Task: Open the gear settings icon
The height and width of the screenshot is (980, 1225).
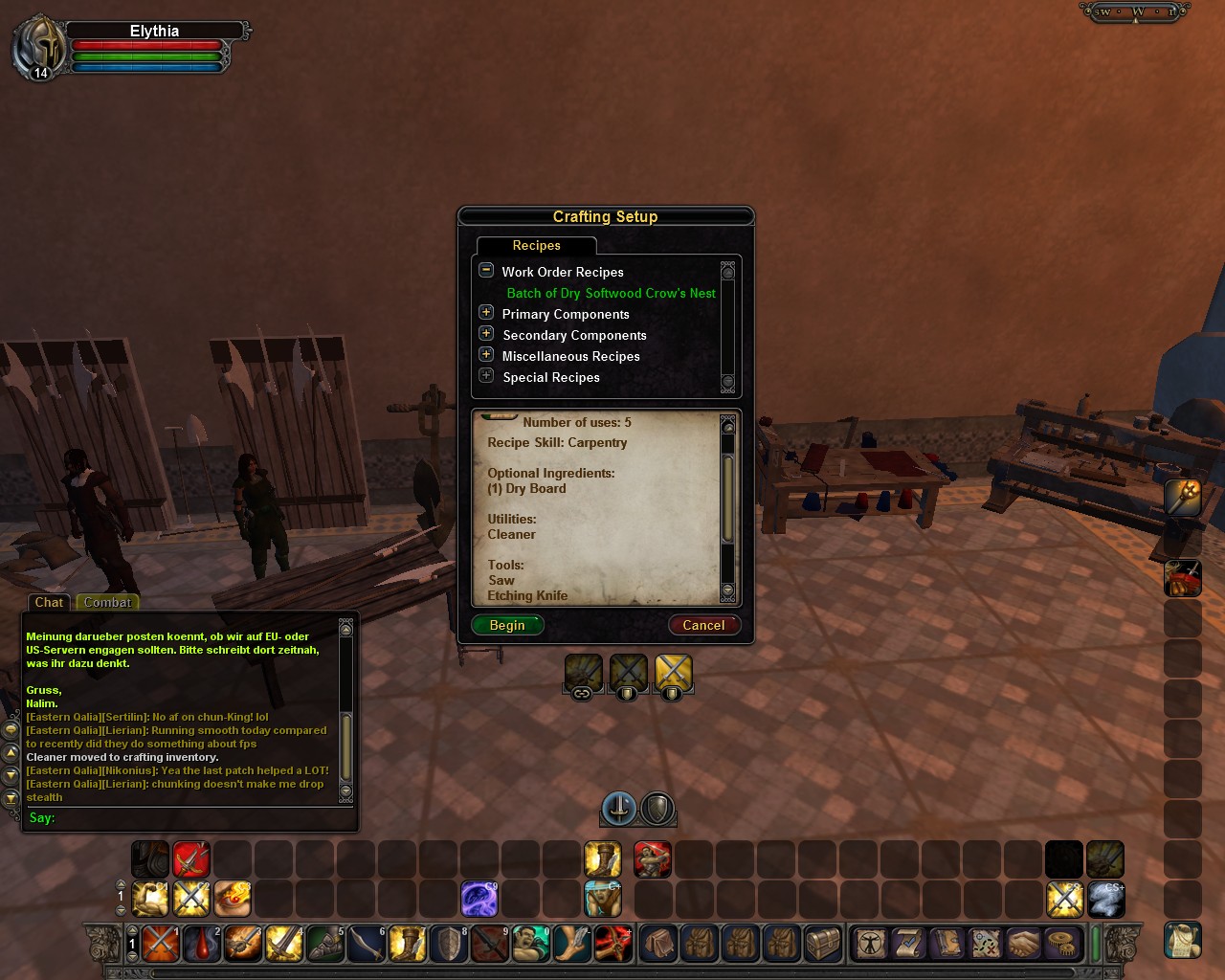Action: pyautogui.click(x=1060, y=943)
